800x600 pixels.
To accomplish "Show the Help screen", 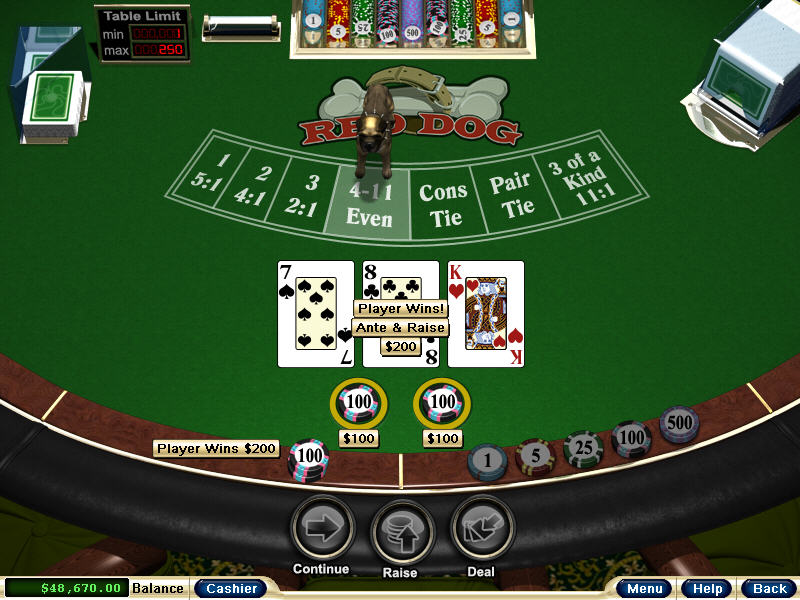I will 707,588.
